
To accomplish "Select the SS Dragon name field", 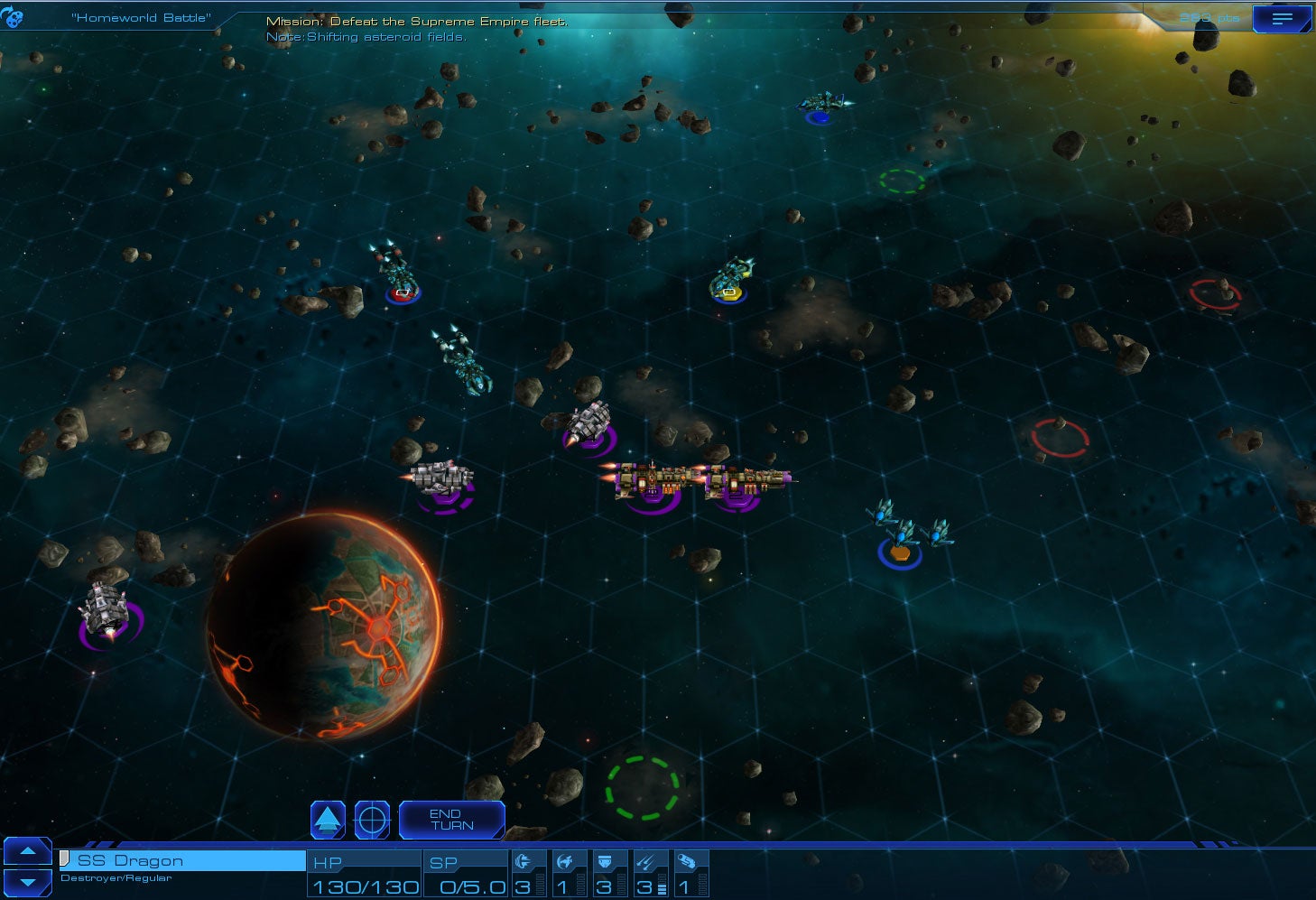I will pos(181,860).
